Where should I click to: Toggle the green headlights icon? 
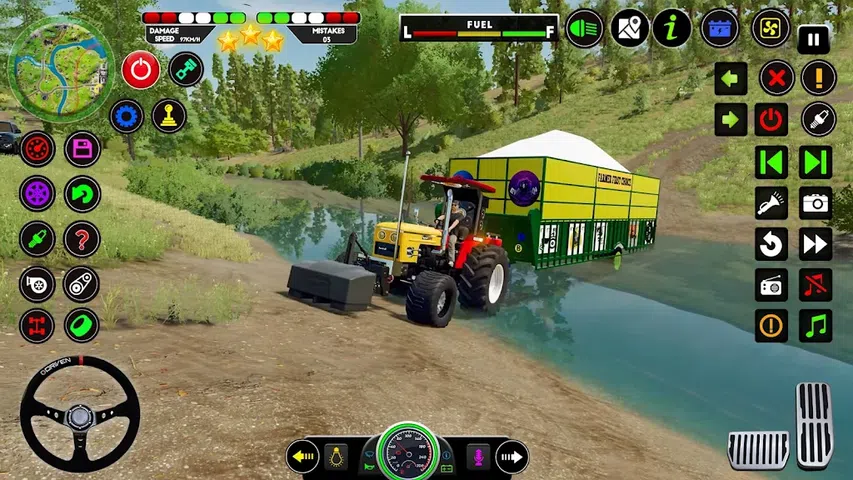[584, 28]
